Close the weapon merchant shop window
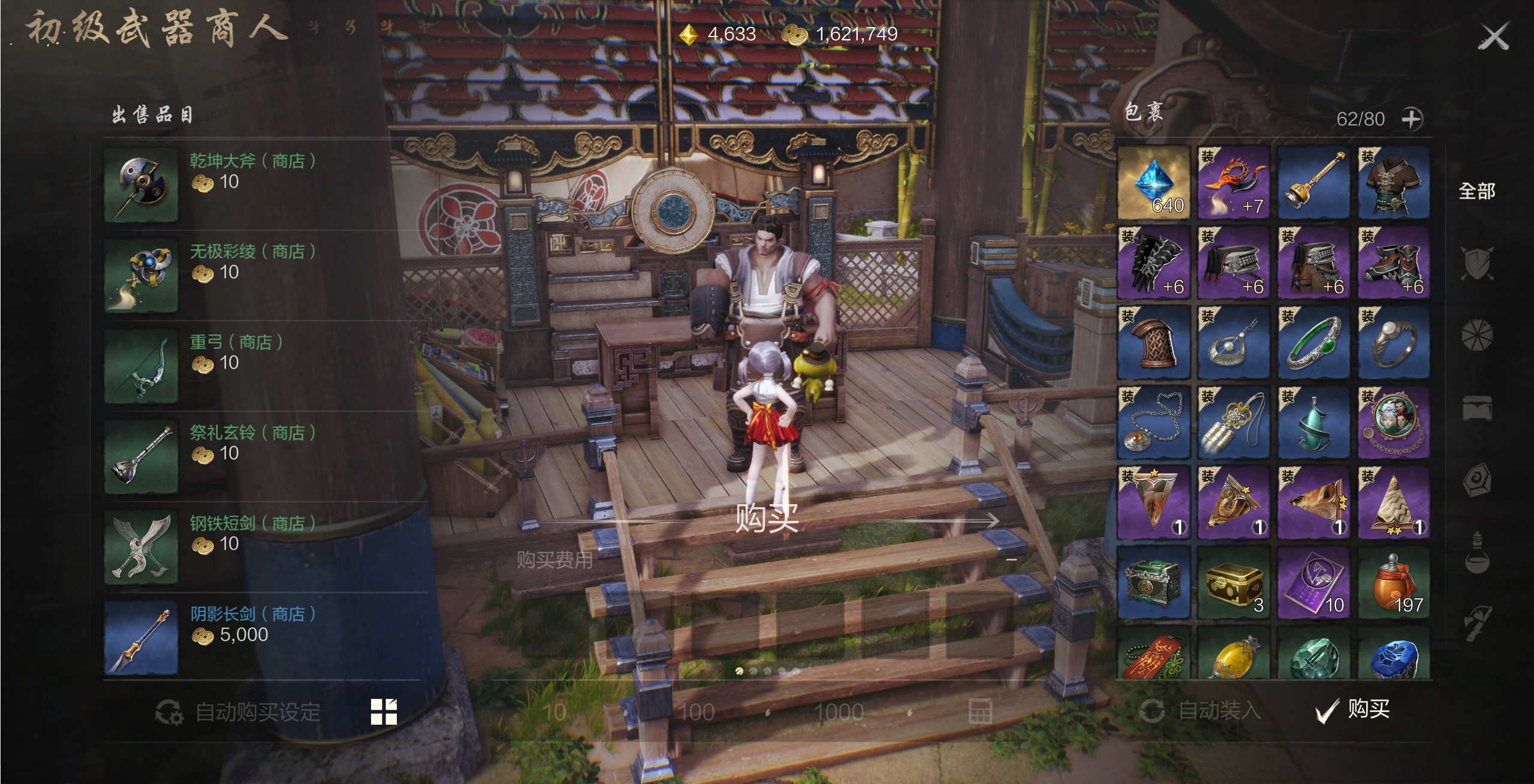Viewport: 1534px width, 784px height. tap(1493, 37)
